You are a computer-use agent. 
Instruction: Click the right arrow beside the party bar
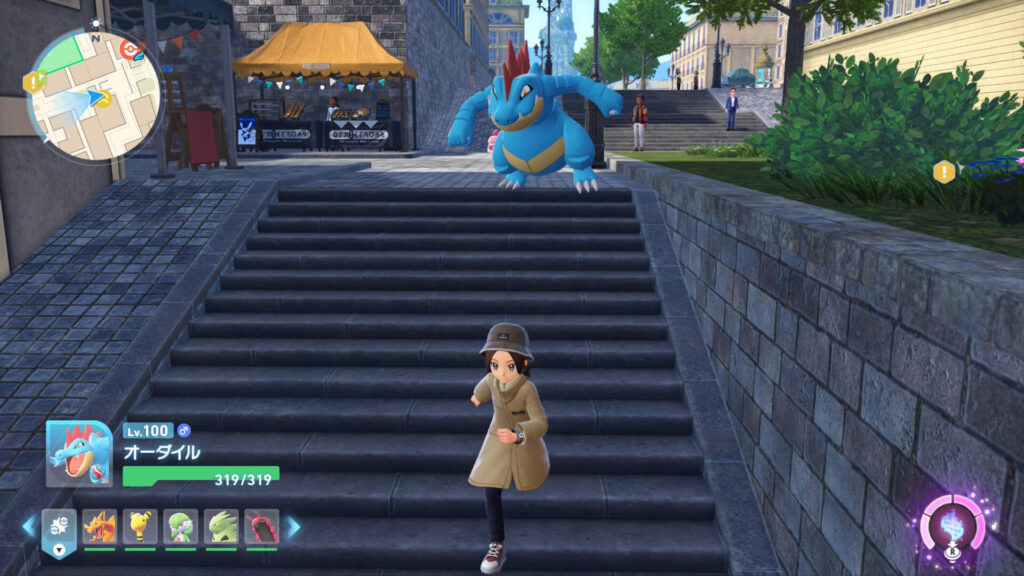(293, 526)
